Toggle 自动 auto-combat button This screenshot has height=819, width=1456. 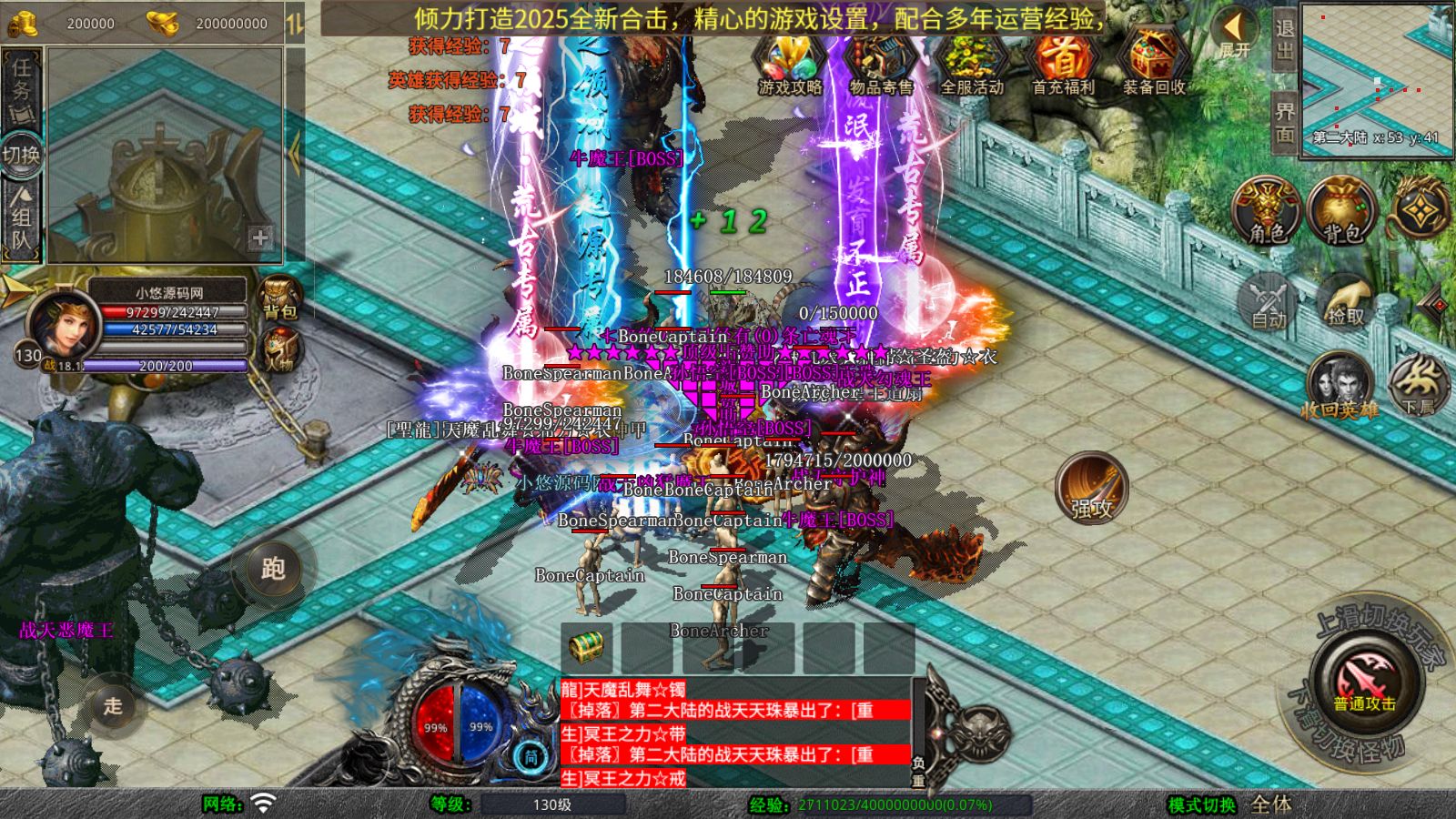point(1268,301)
